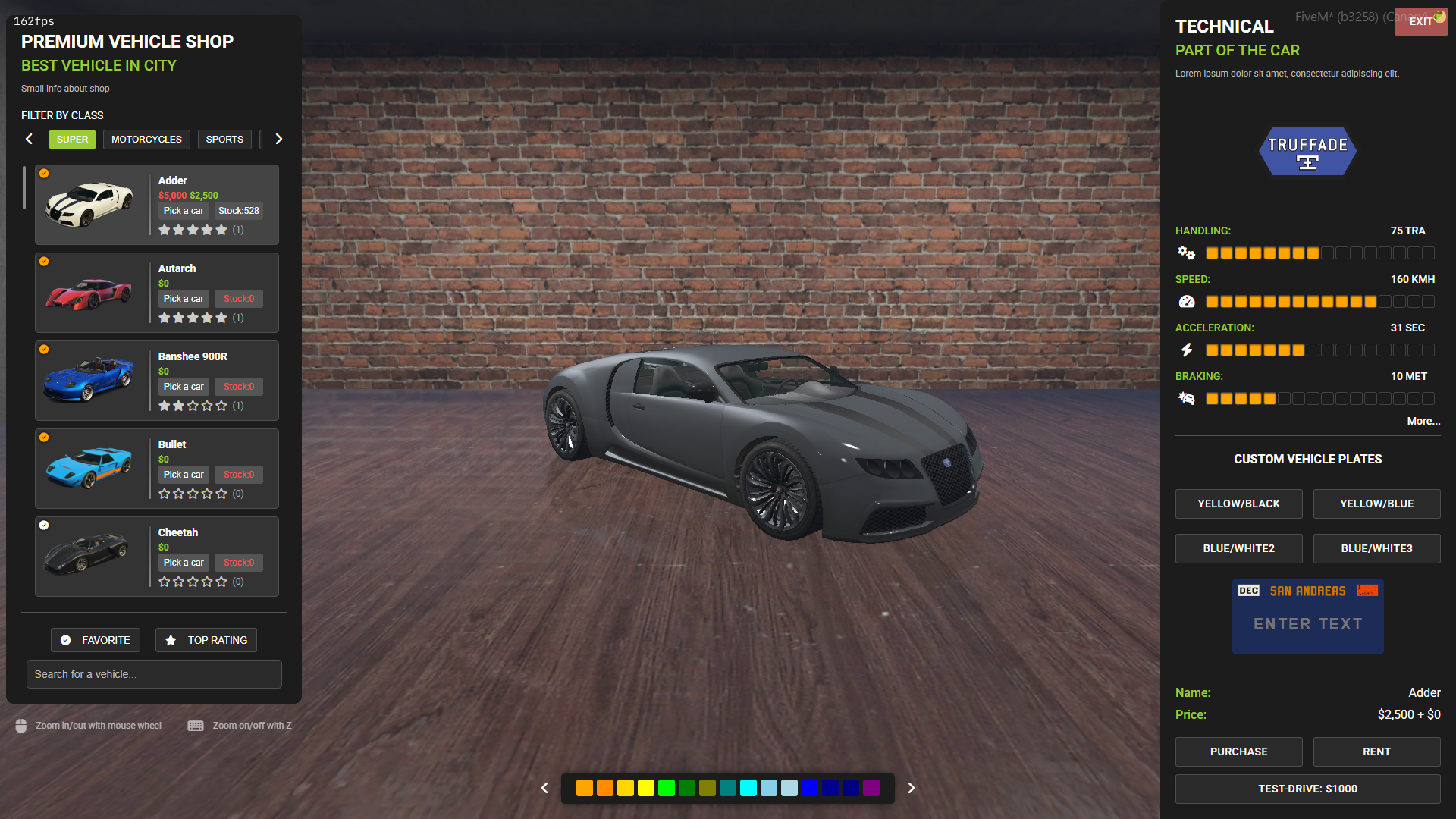The height and width of the screenshot is (819, 1456).
Task: Click the PURCHASE button
Action: pos(1238,752)
